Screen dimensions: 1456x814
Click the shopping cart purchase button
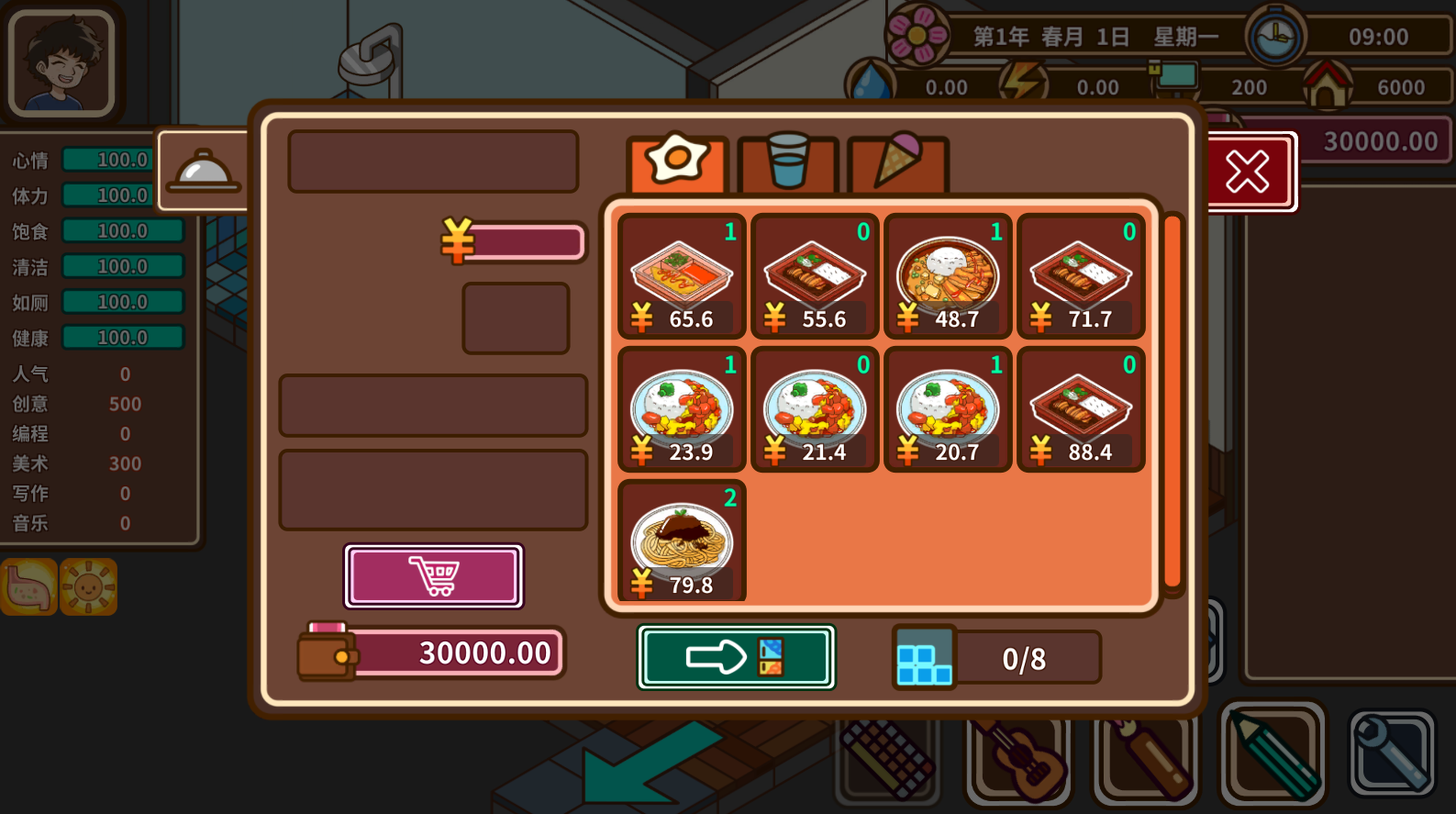coord(433,576)
